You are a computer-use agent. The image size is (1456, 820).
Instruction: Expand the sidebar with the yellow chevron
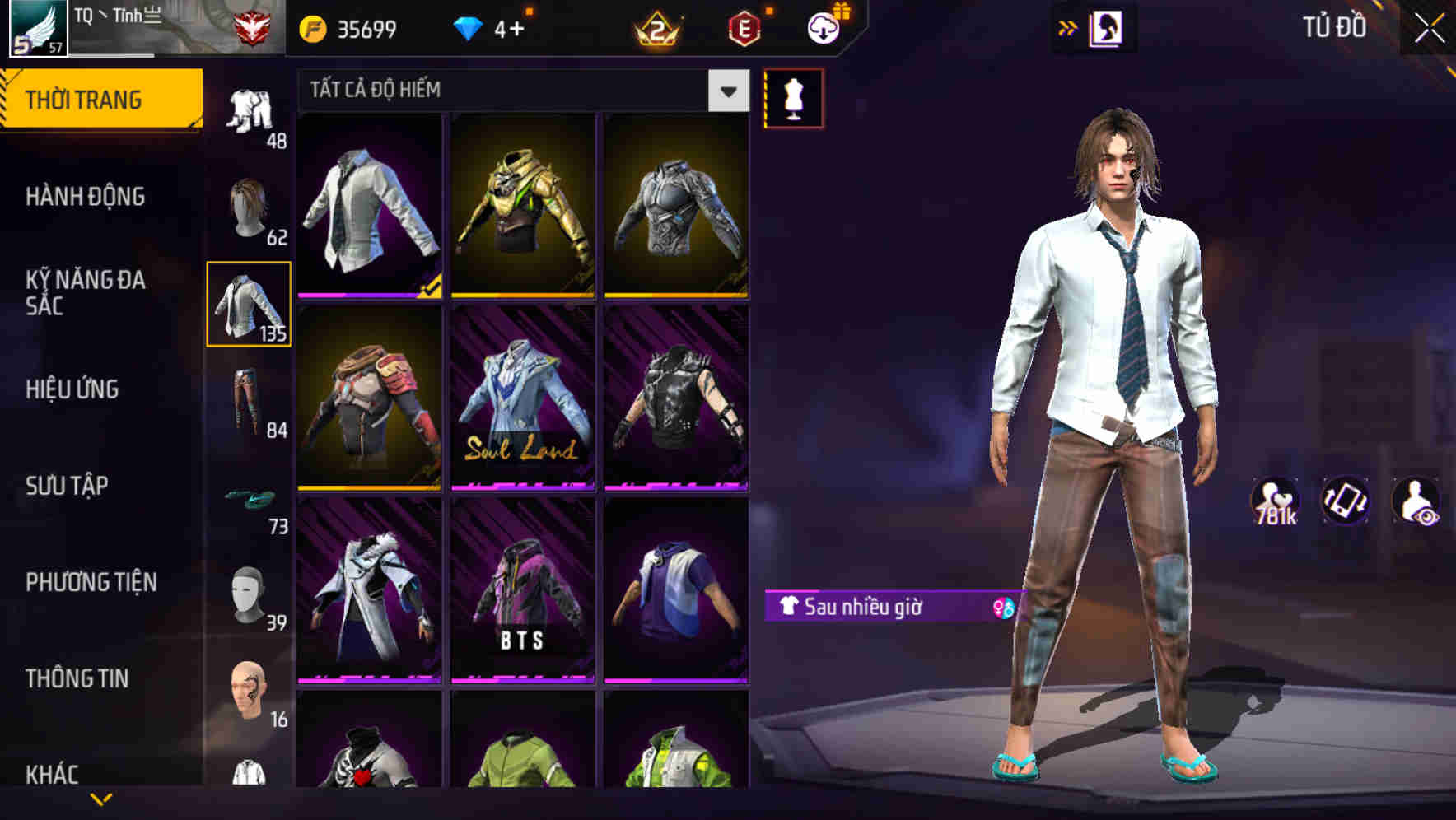101,800
